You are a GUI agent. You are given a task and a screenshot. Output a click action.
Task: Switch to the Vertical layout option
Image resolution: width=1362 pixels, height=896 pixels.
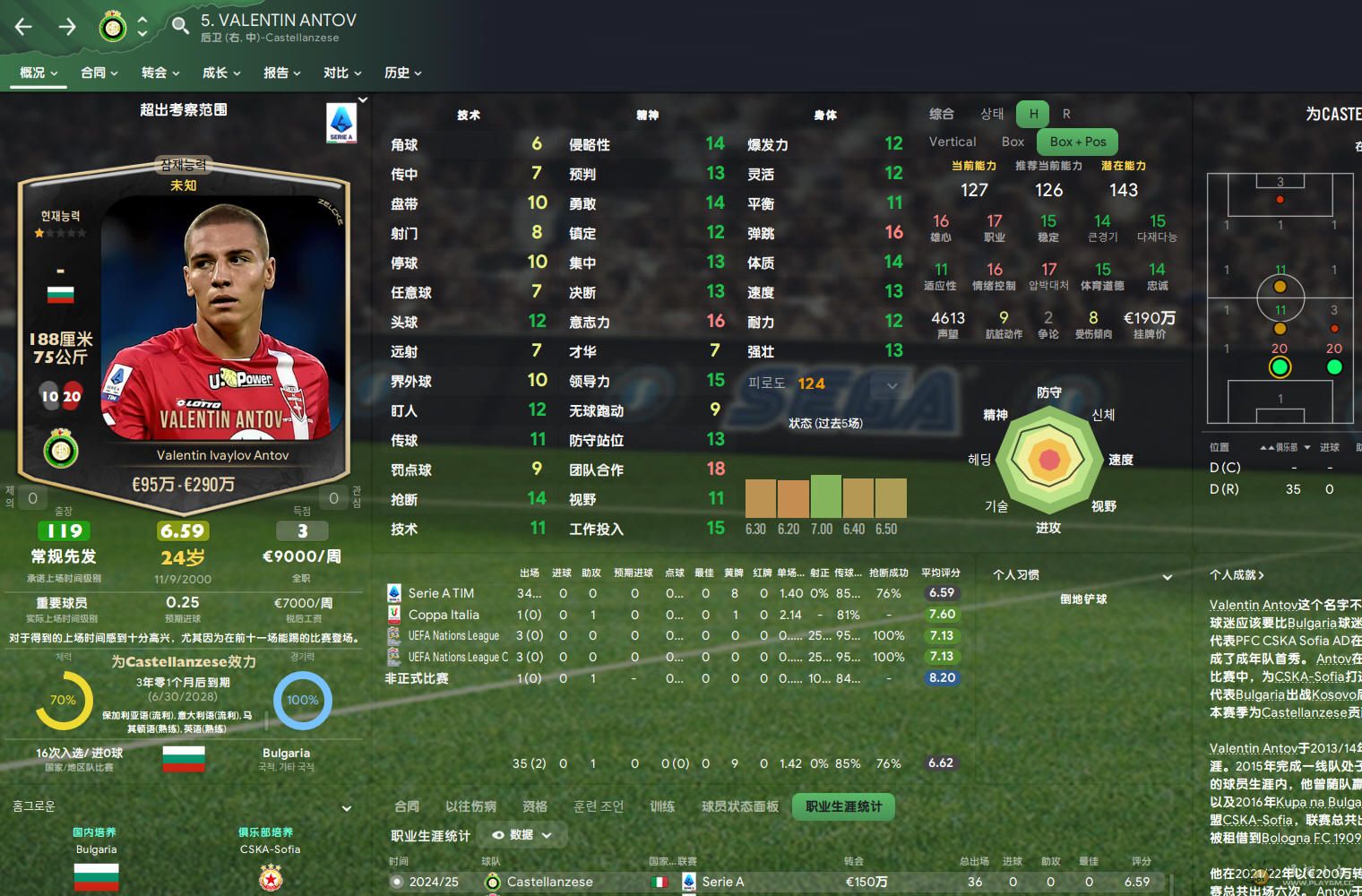[x=953, y=142]
